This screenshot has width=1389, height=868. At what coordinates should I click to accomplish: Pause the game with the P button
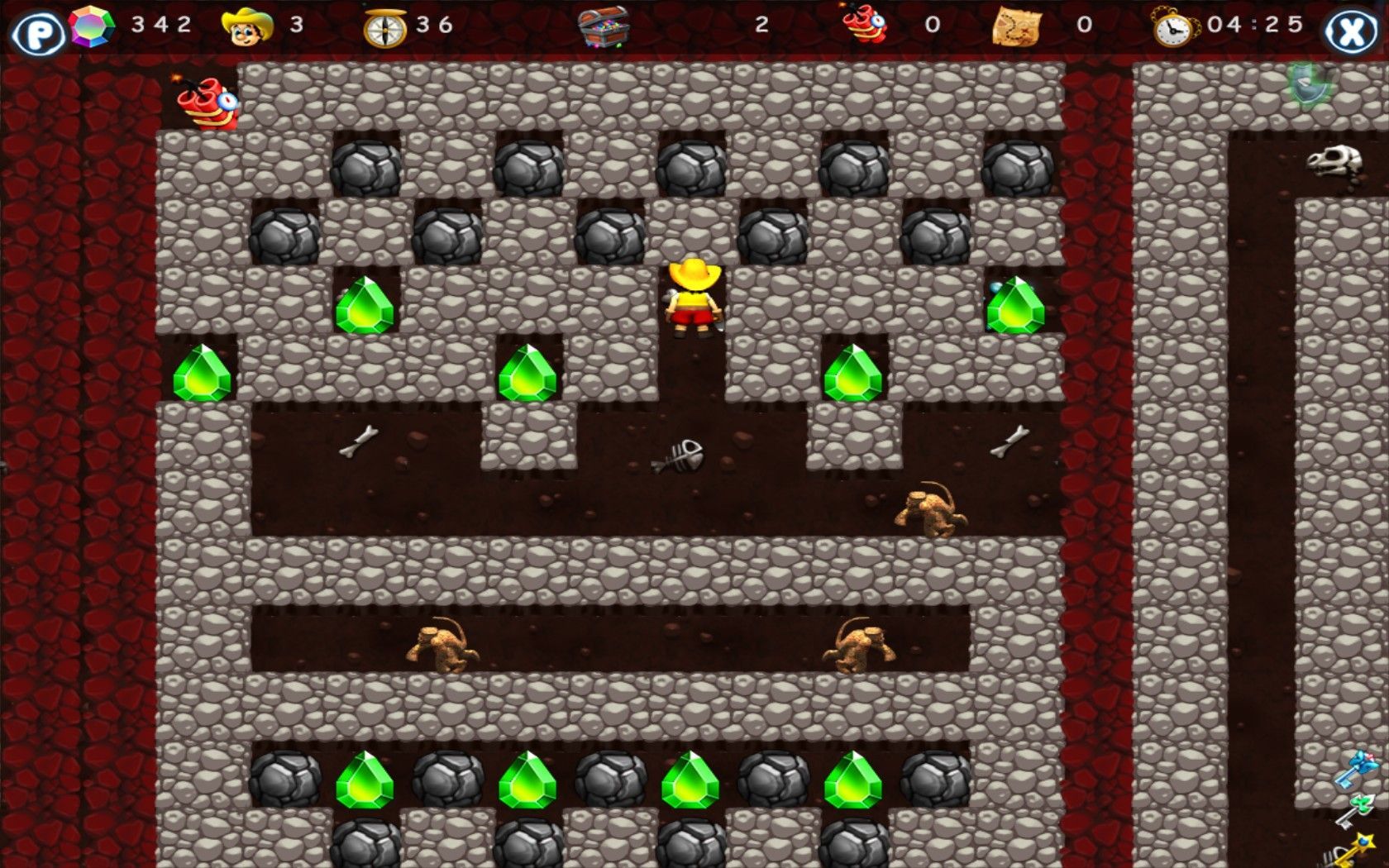click(36, 33)
